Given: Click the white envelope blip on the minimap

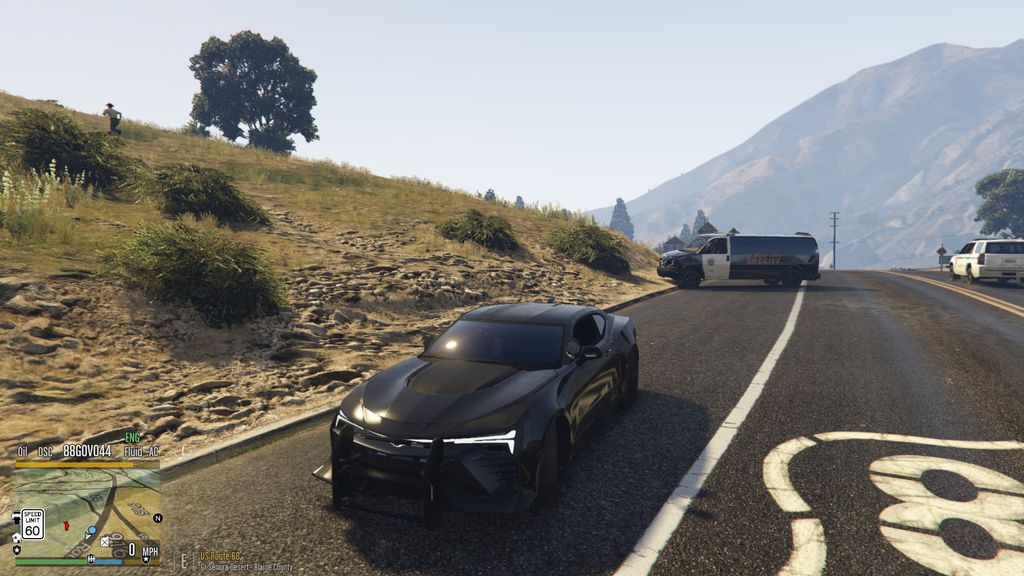Looking at the screenshot, I should [x=104, y=541].
